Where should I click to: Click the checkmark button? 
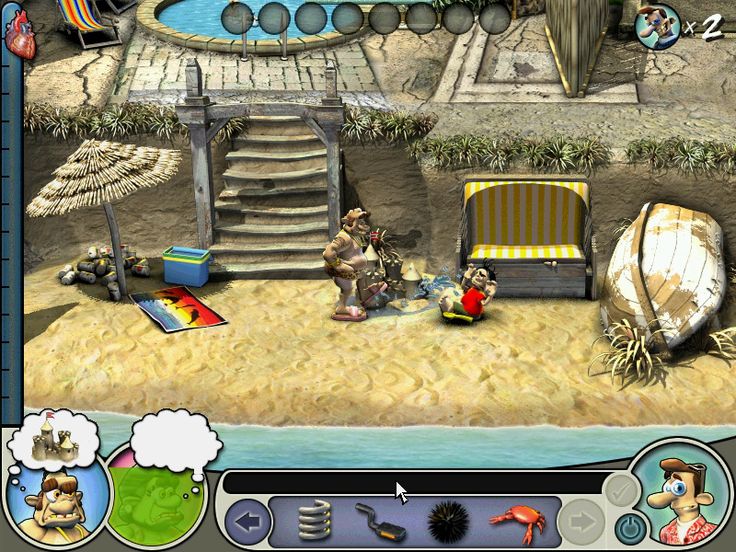pos(620,490)
